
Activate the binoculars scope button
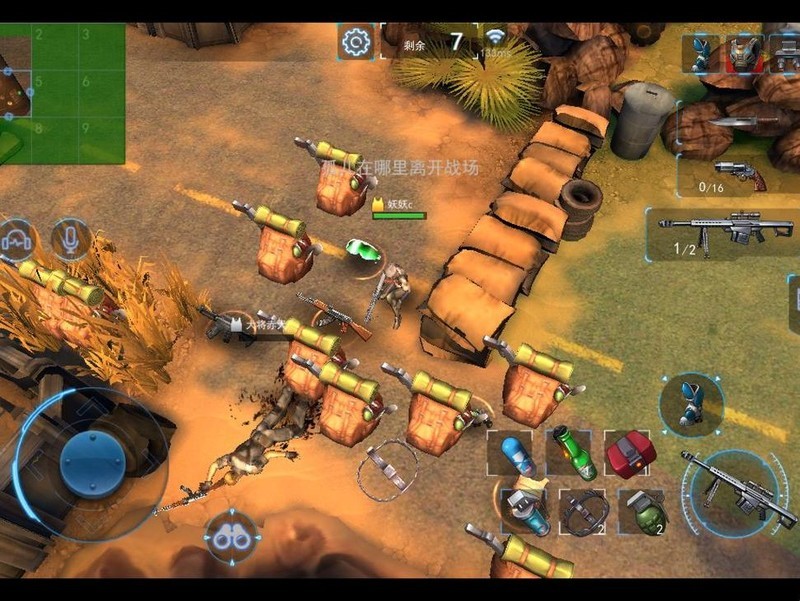point(233,538)
